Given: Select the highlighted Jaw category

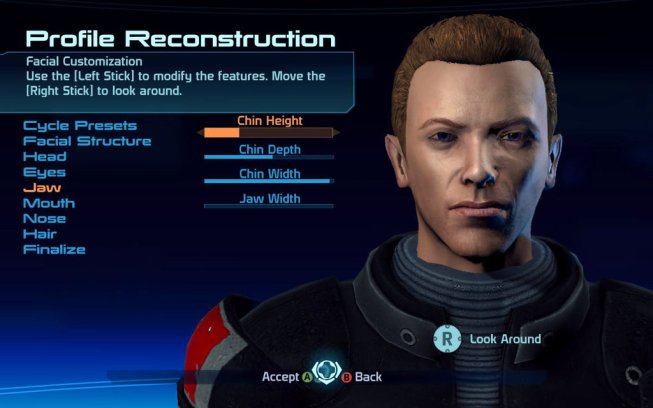Looking at the screenshot, I should point(41,188).
